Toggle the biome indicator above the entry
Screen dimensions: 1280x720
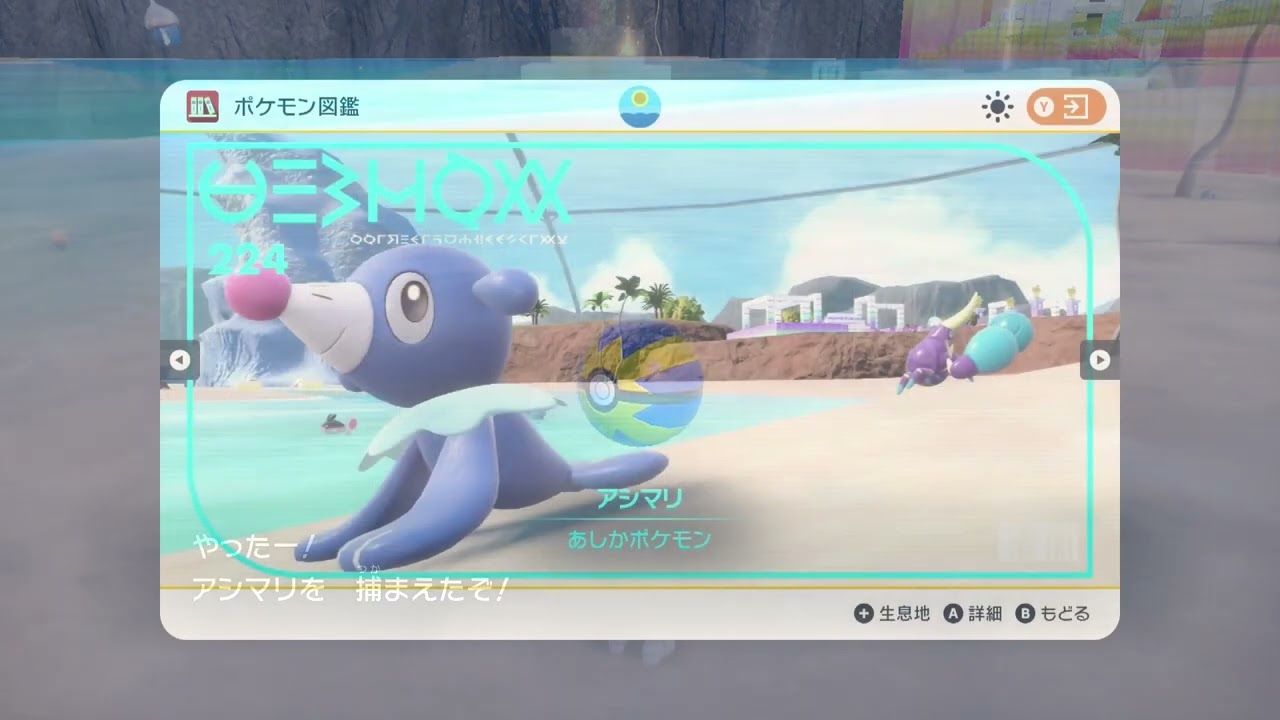point(640,105)
